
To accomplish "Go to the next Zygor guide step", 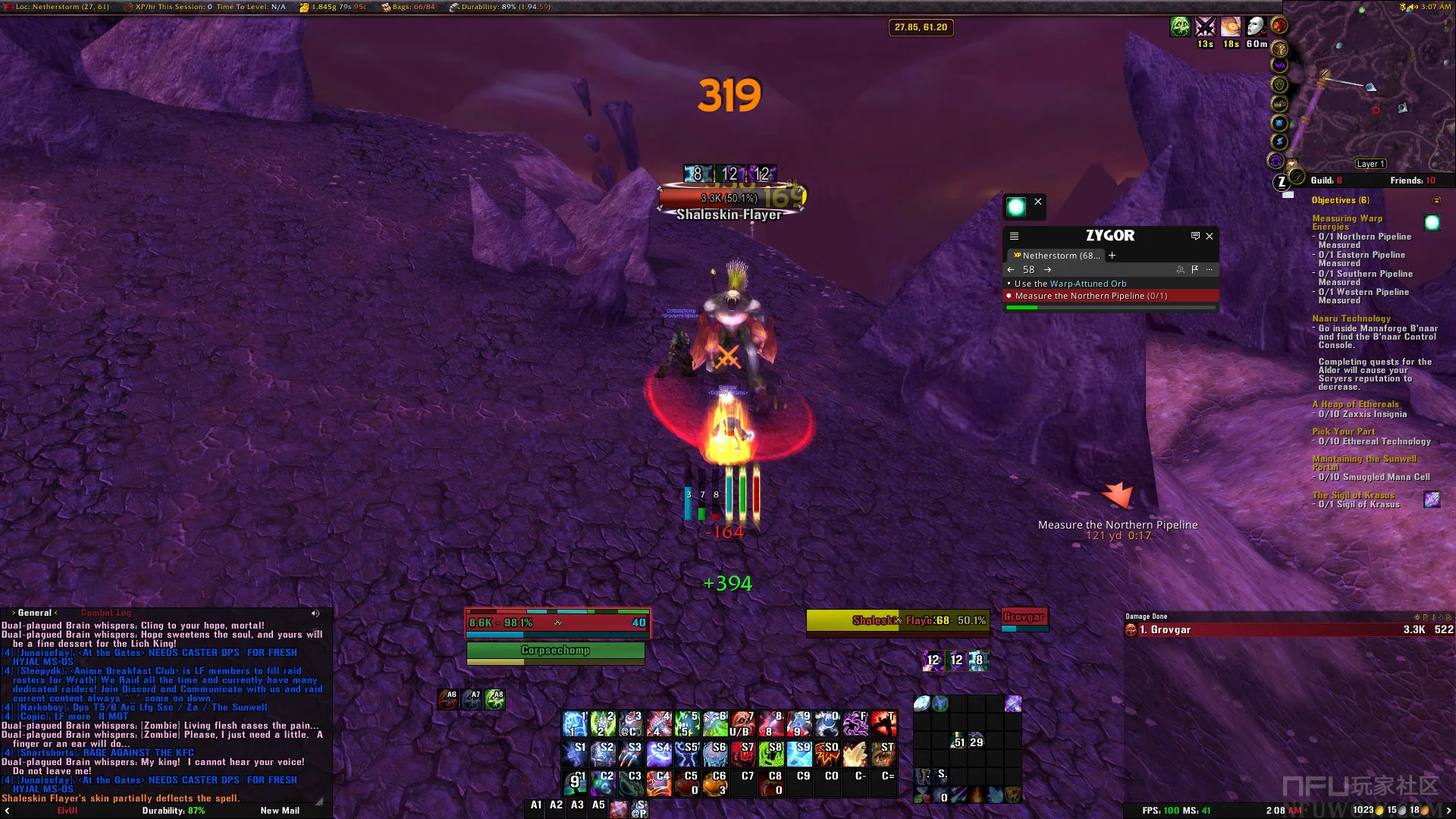I will 1047,269.
